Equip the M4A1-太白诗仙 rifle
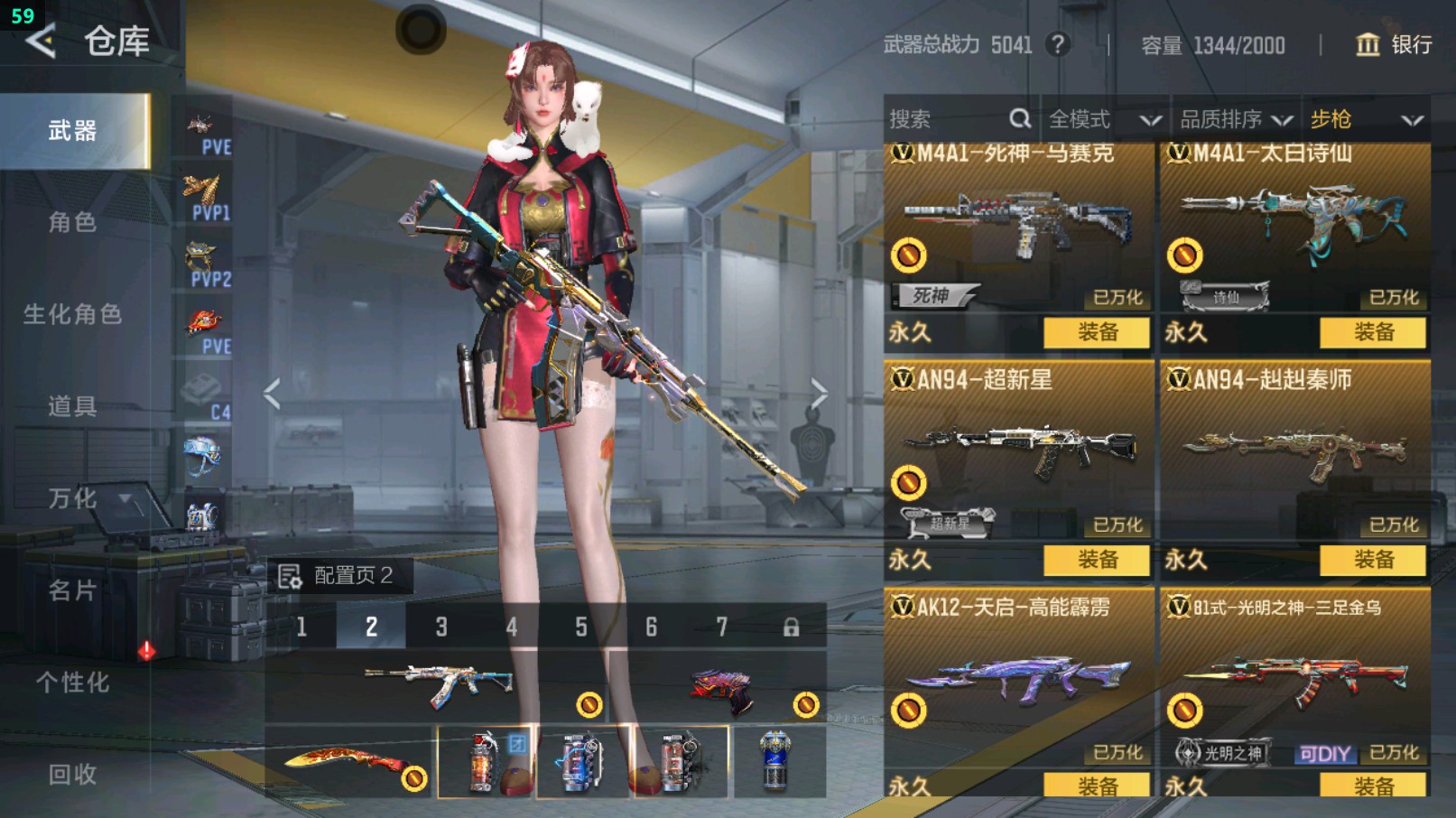This screenshot has height=818, width=1456. point(1372,332)
